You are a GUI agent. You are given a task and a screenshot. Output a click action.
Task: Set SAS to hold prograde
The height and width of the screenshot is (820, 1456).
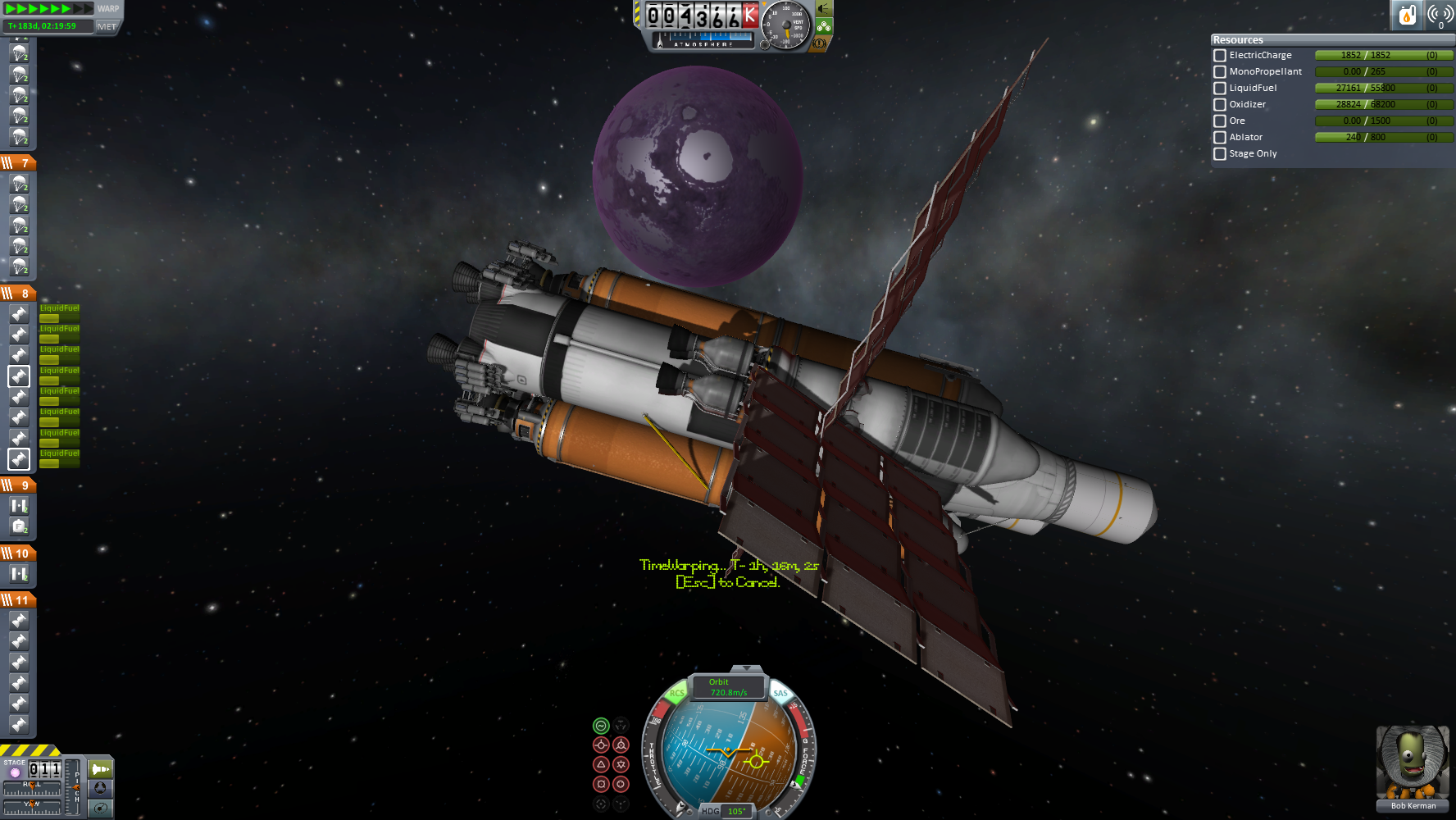click(601, 745)
